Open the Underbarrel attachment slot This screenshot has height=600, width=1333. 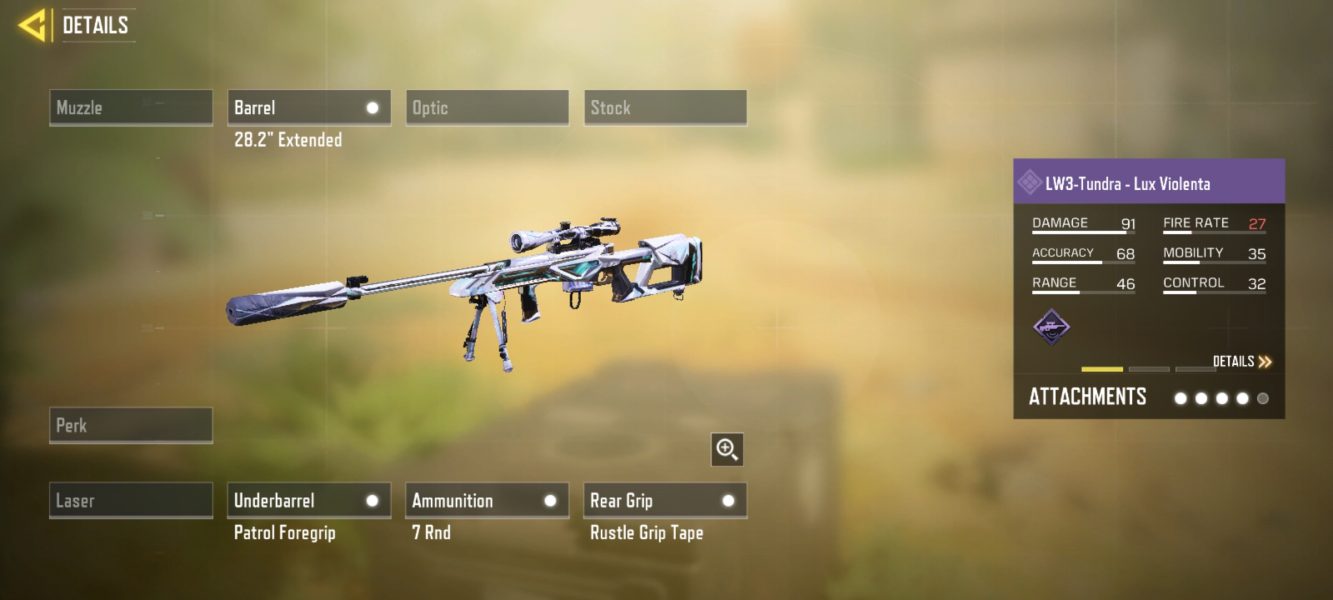coord(309,500)
